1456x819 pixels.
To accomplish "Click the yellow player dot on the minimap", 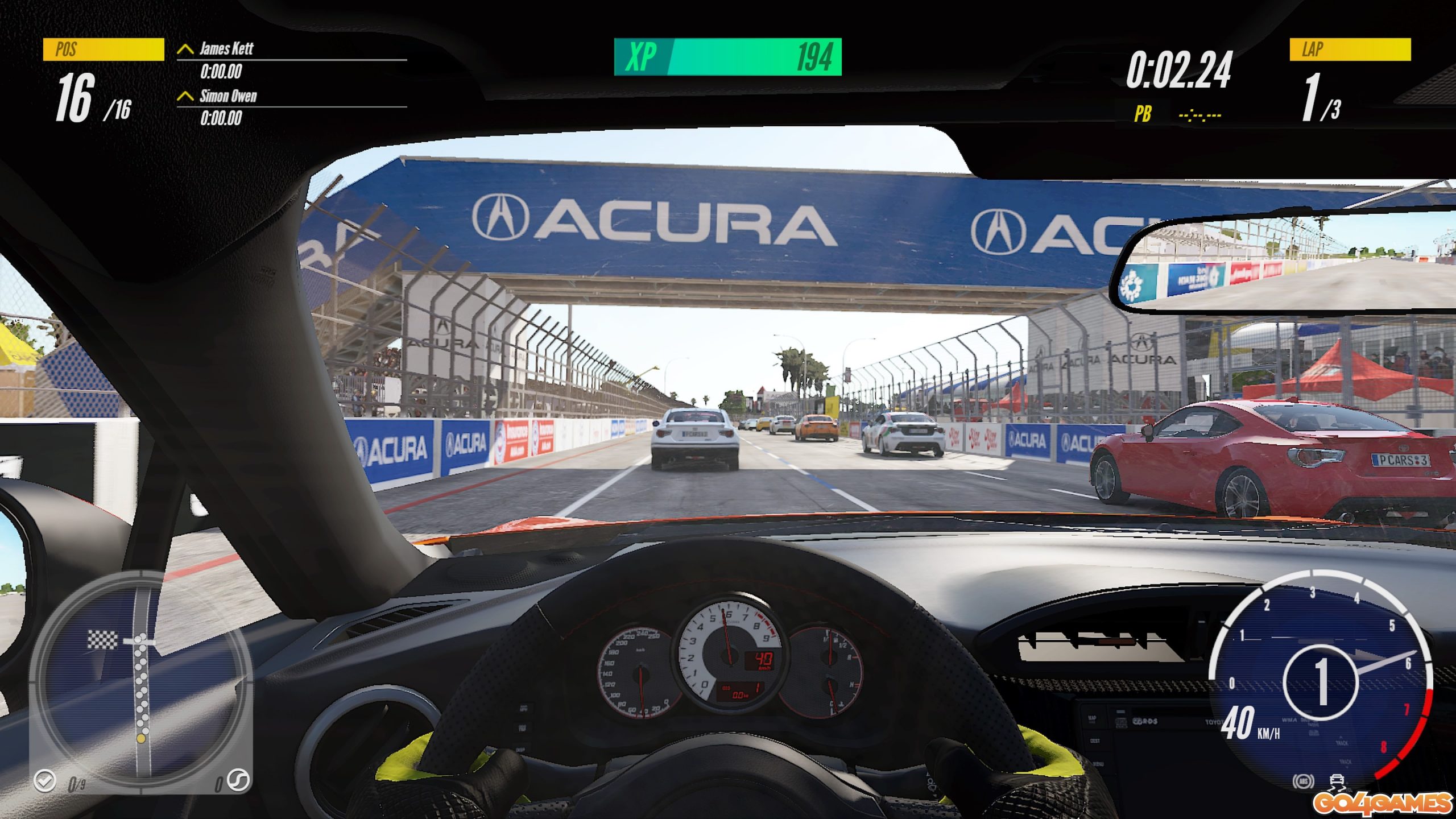I will tap(140, 738).
